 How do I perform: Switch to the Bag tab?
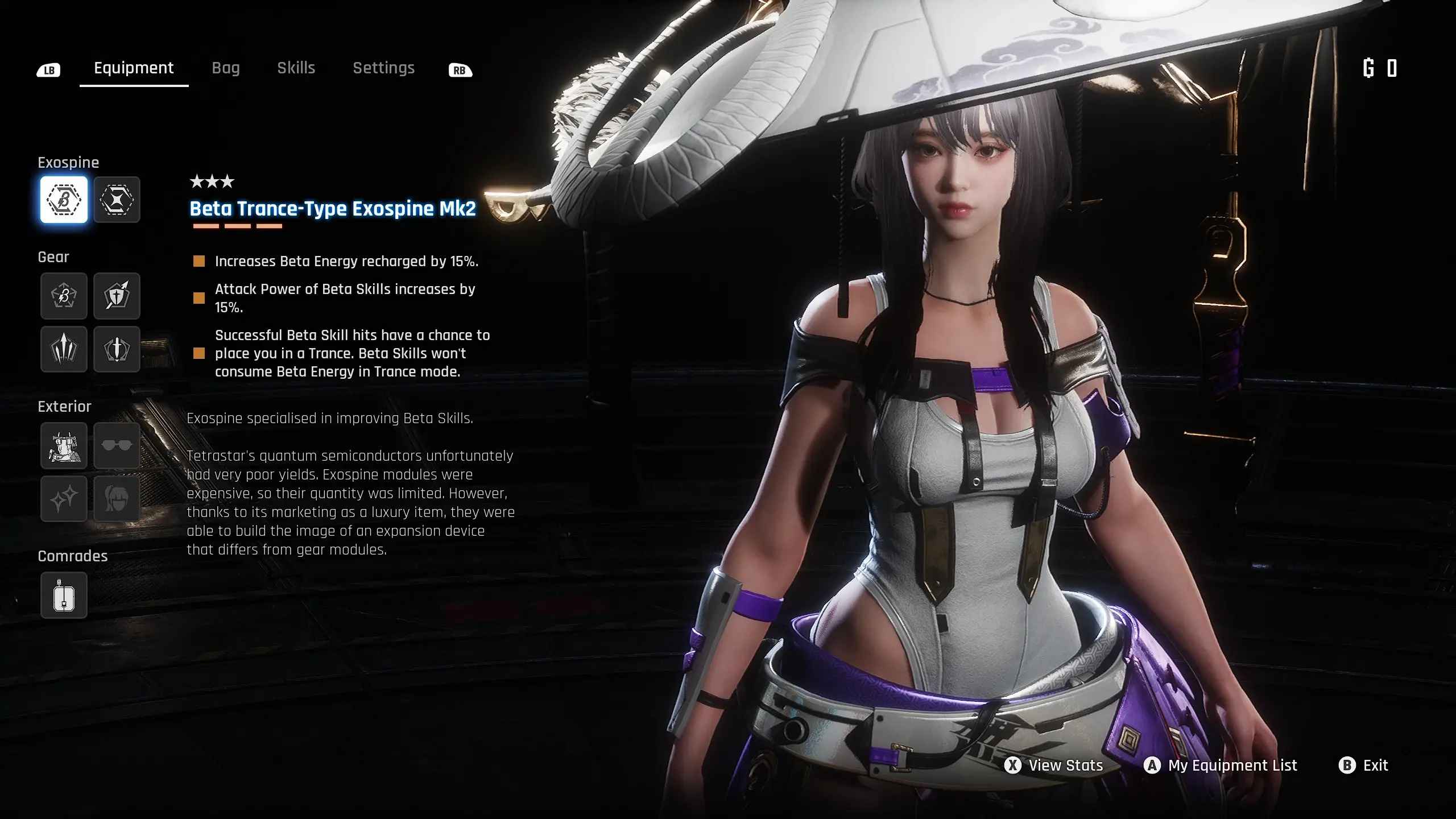tap(226, 68)
